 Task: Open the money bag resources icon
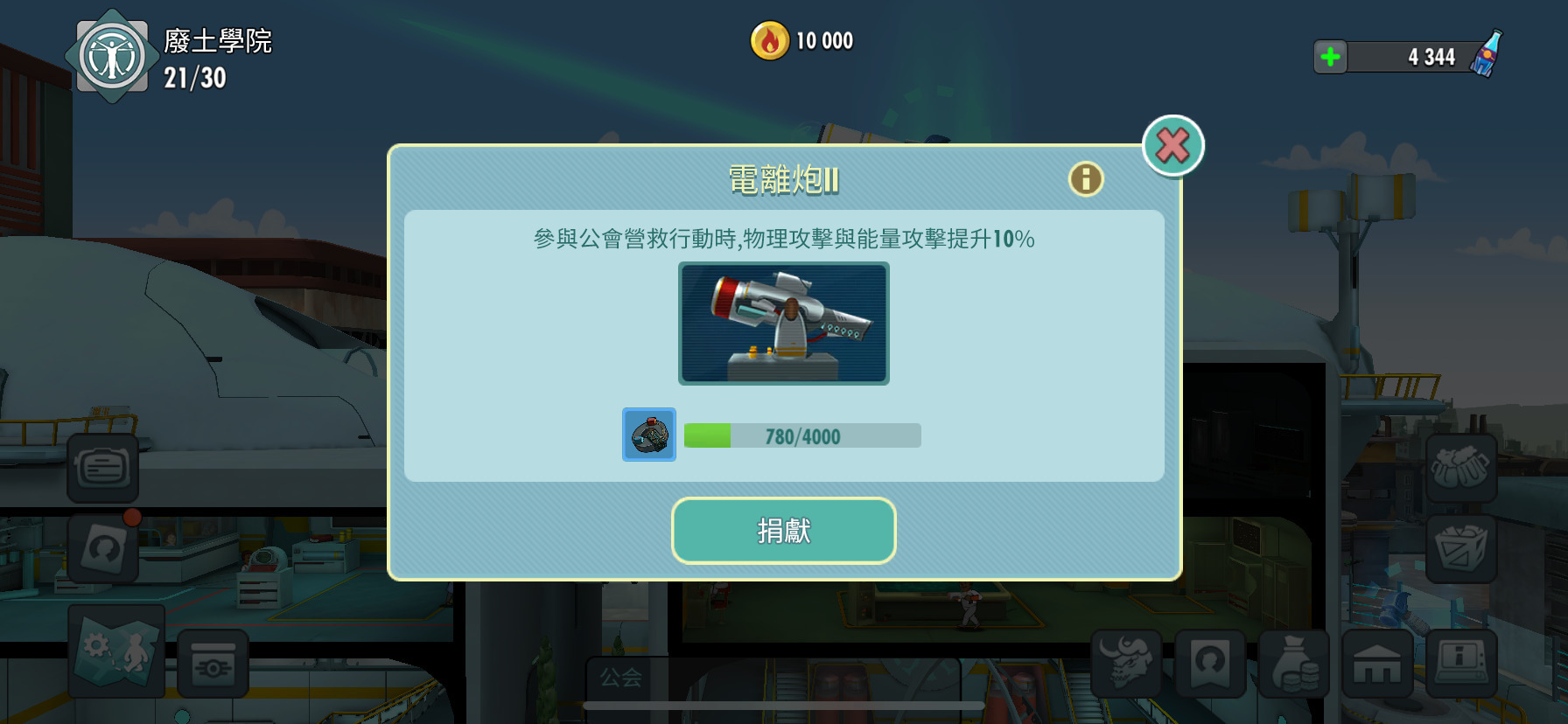1296,665
